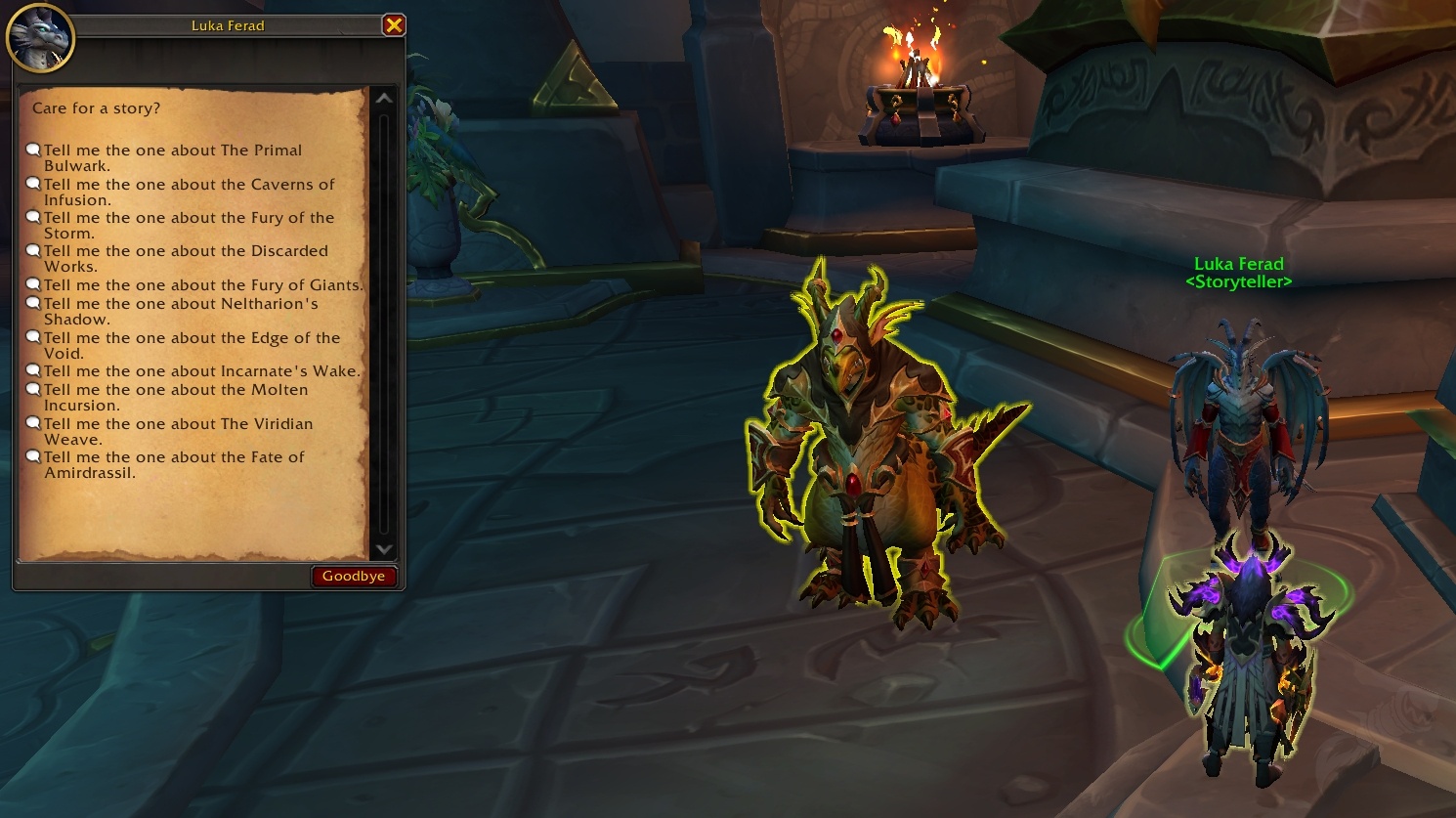Close the Luka Ferad dialog with the red X

(x=394, y=25)
